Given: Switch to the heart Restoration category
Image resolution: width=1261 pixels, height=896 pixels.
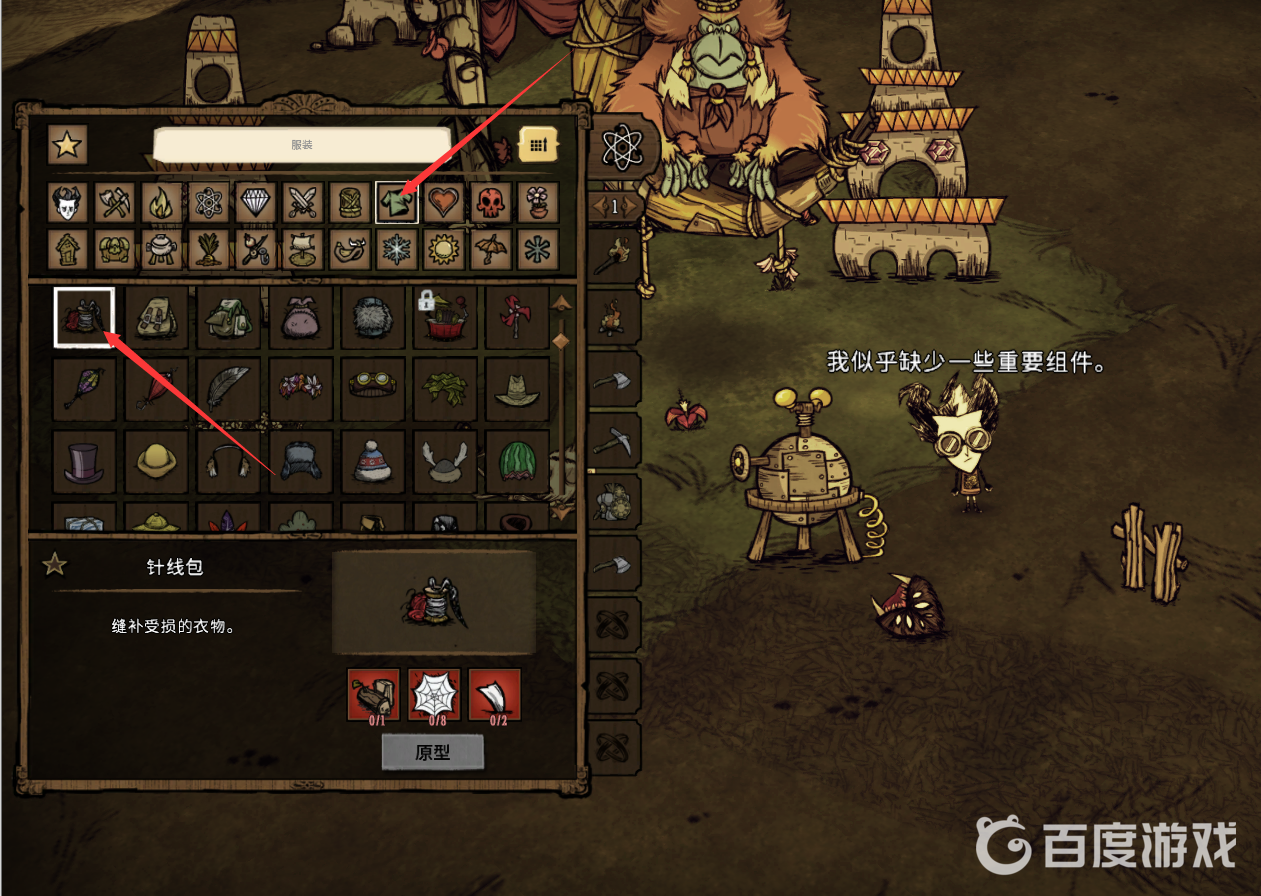Looking at the screenshot, I should 444,203.
